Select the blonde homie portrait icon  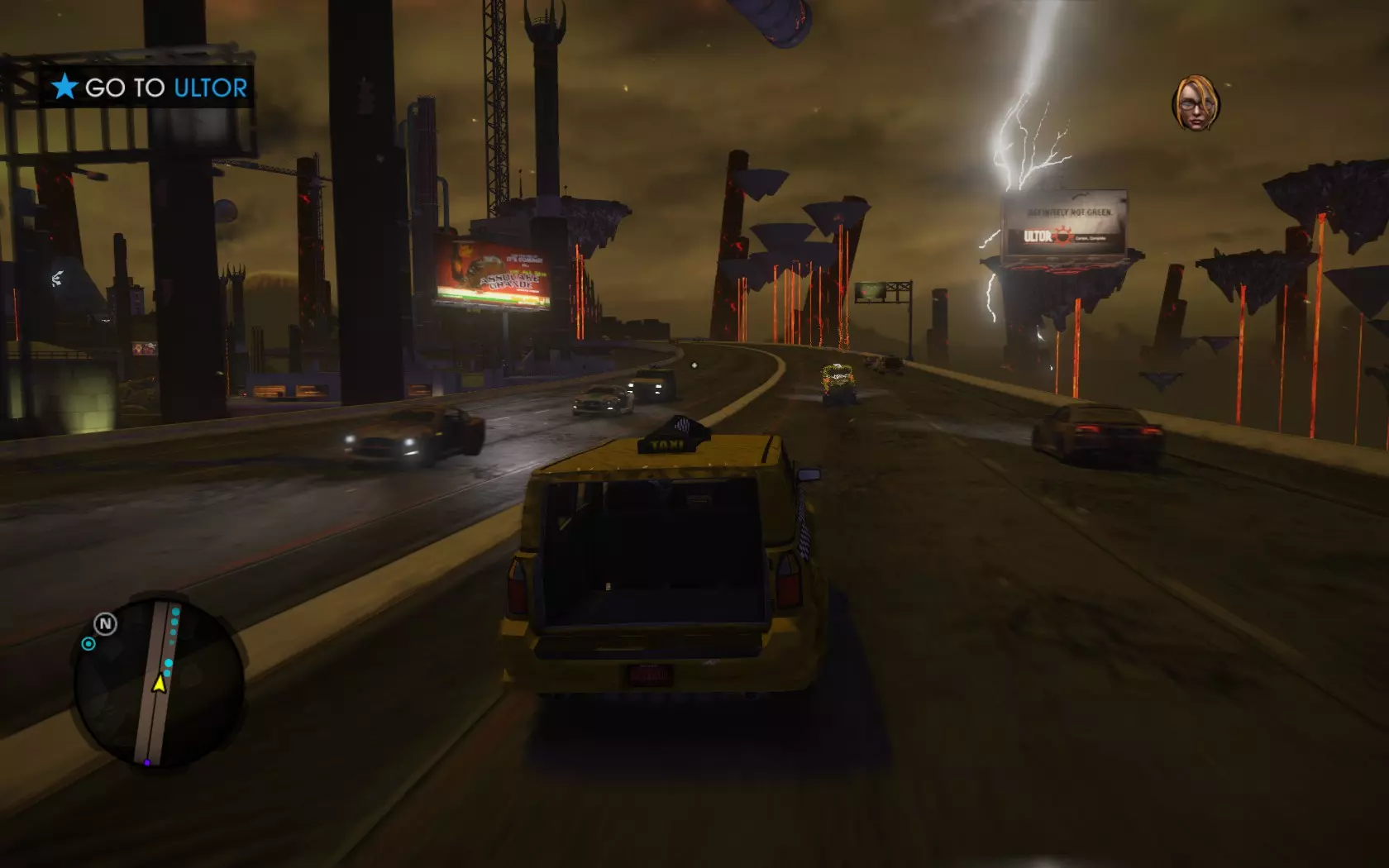pyautogui.click(x=1195, y=103)
